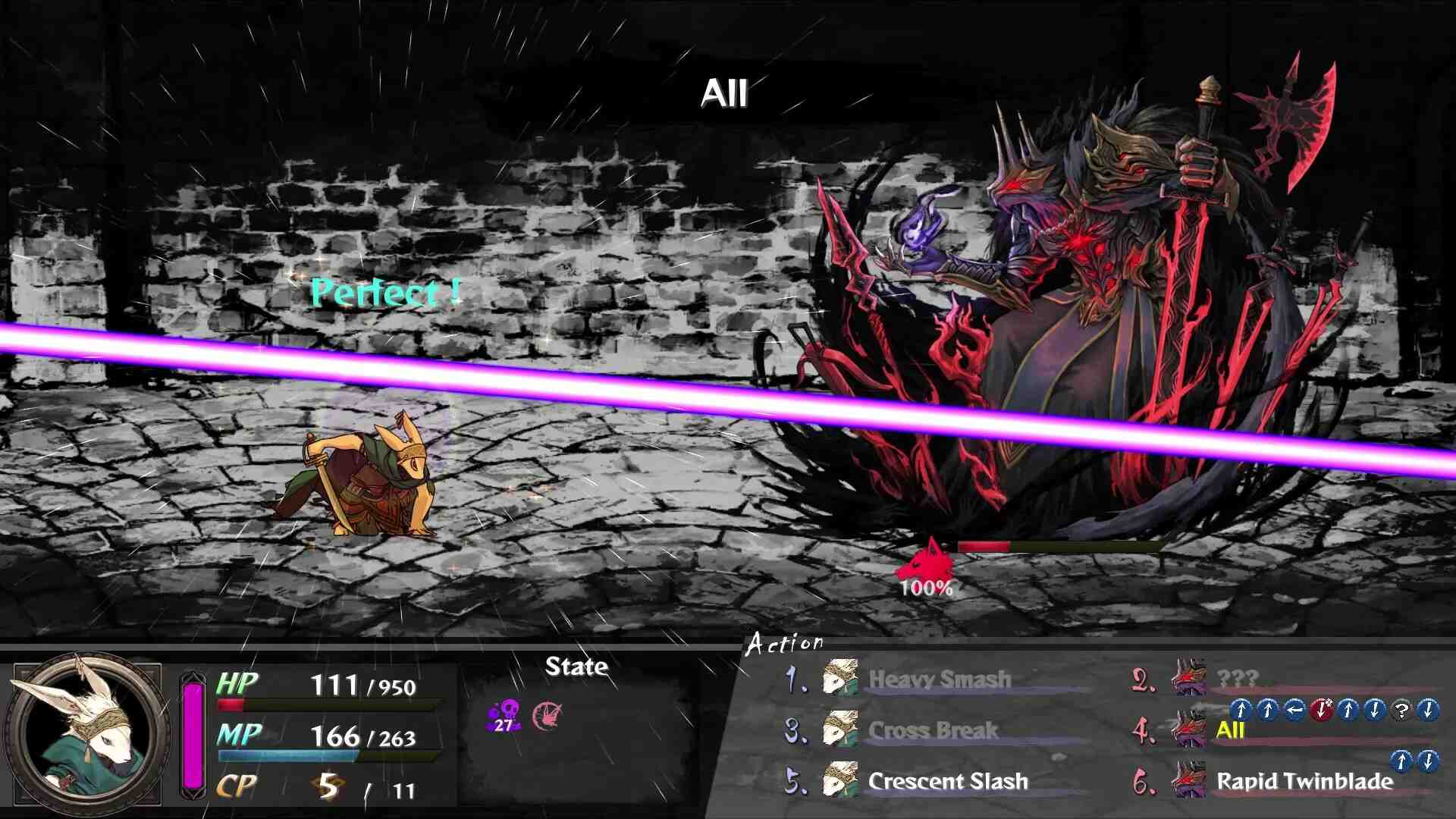Select the enemy's yellow All action
Screen dimensions: 1456x819
coord(1230,730)
